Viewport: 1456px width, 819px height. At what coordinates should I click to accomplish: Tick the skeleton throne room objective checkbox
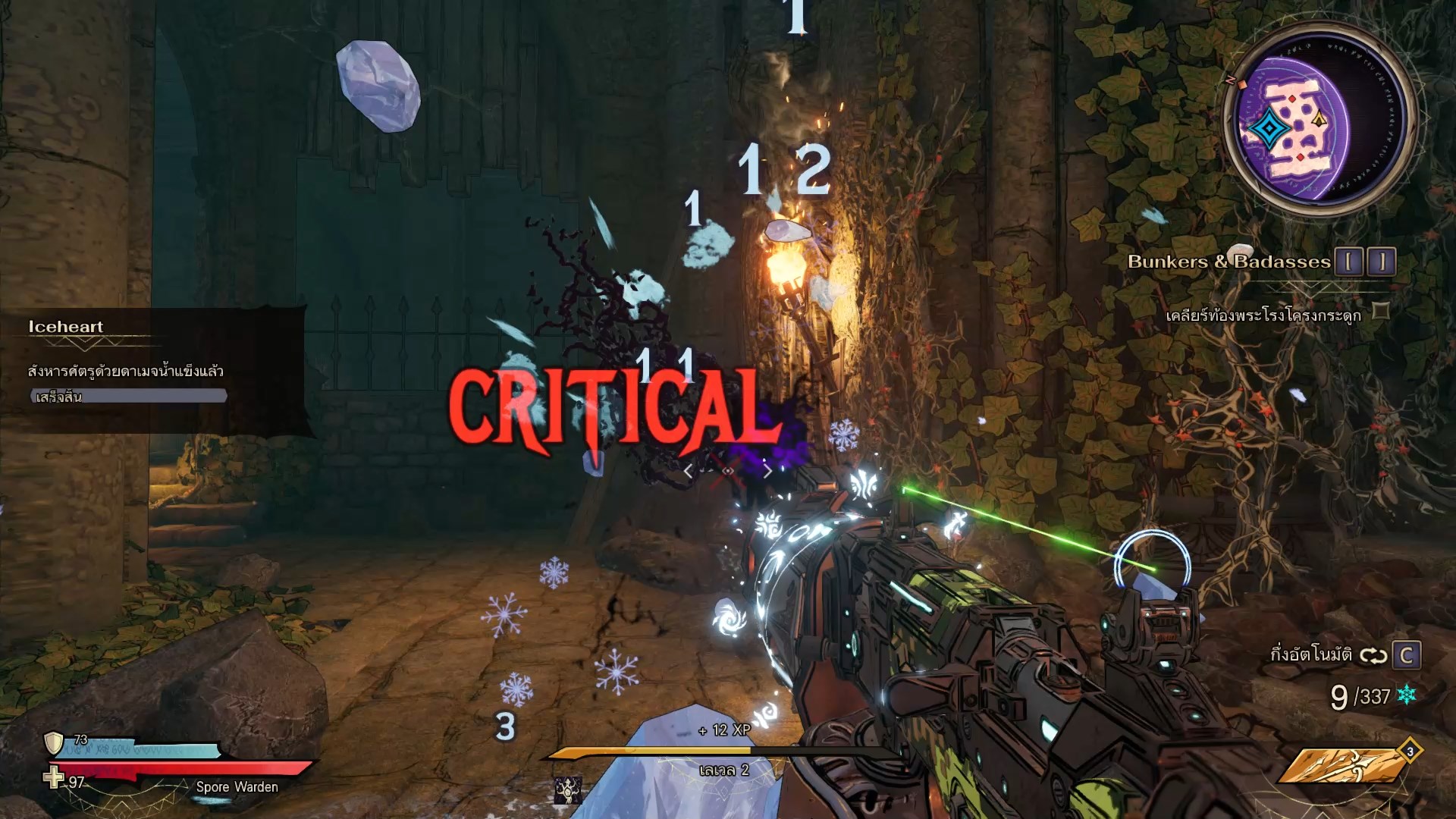1381,311
